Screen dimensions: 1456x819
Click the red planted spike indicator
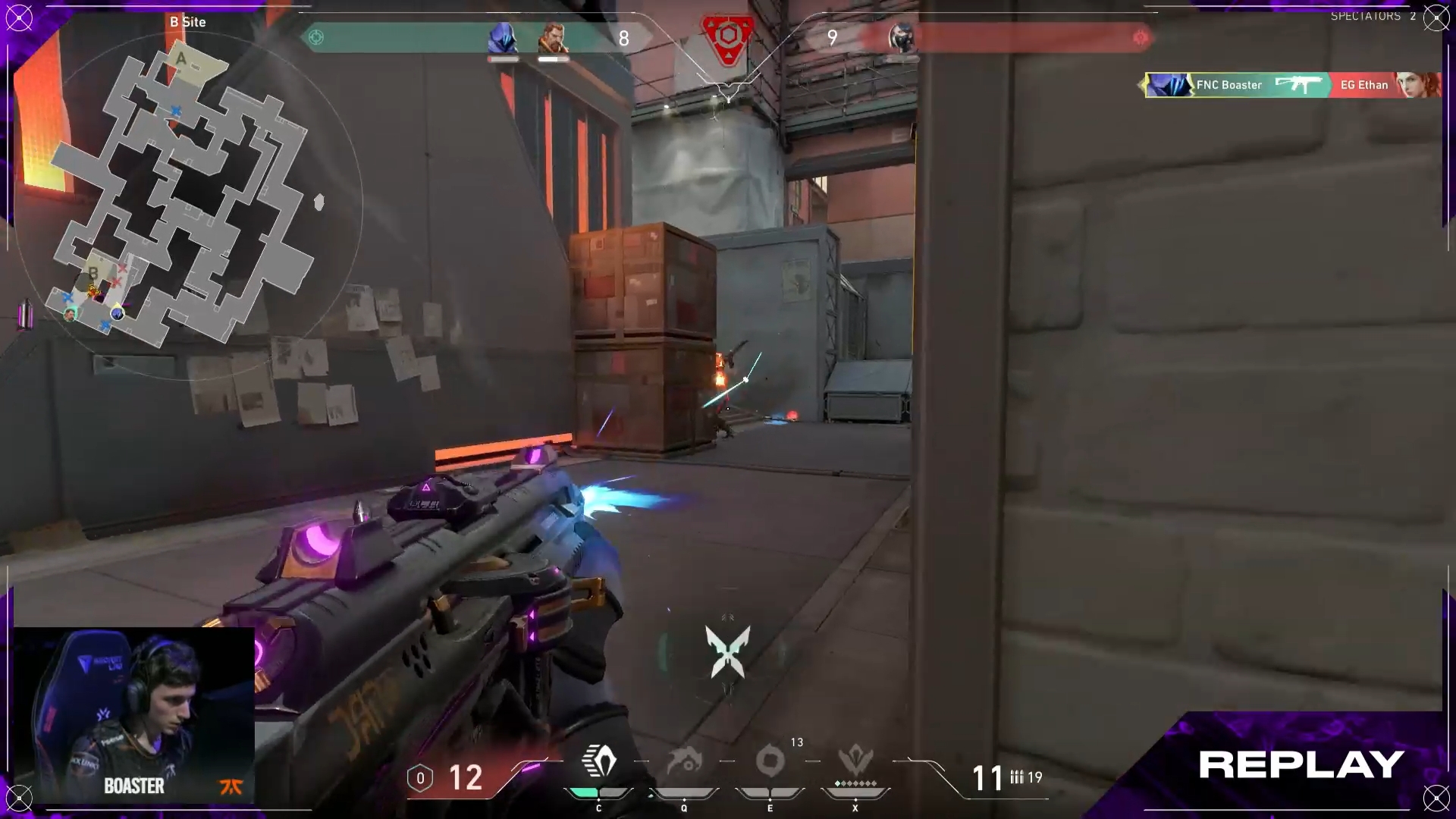pyautogui.click(x=727, y=36)
